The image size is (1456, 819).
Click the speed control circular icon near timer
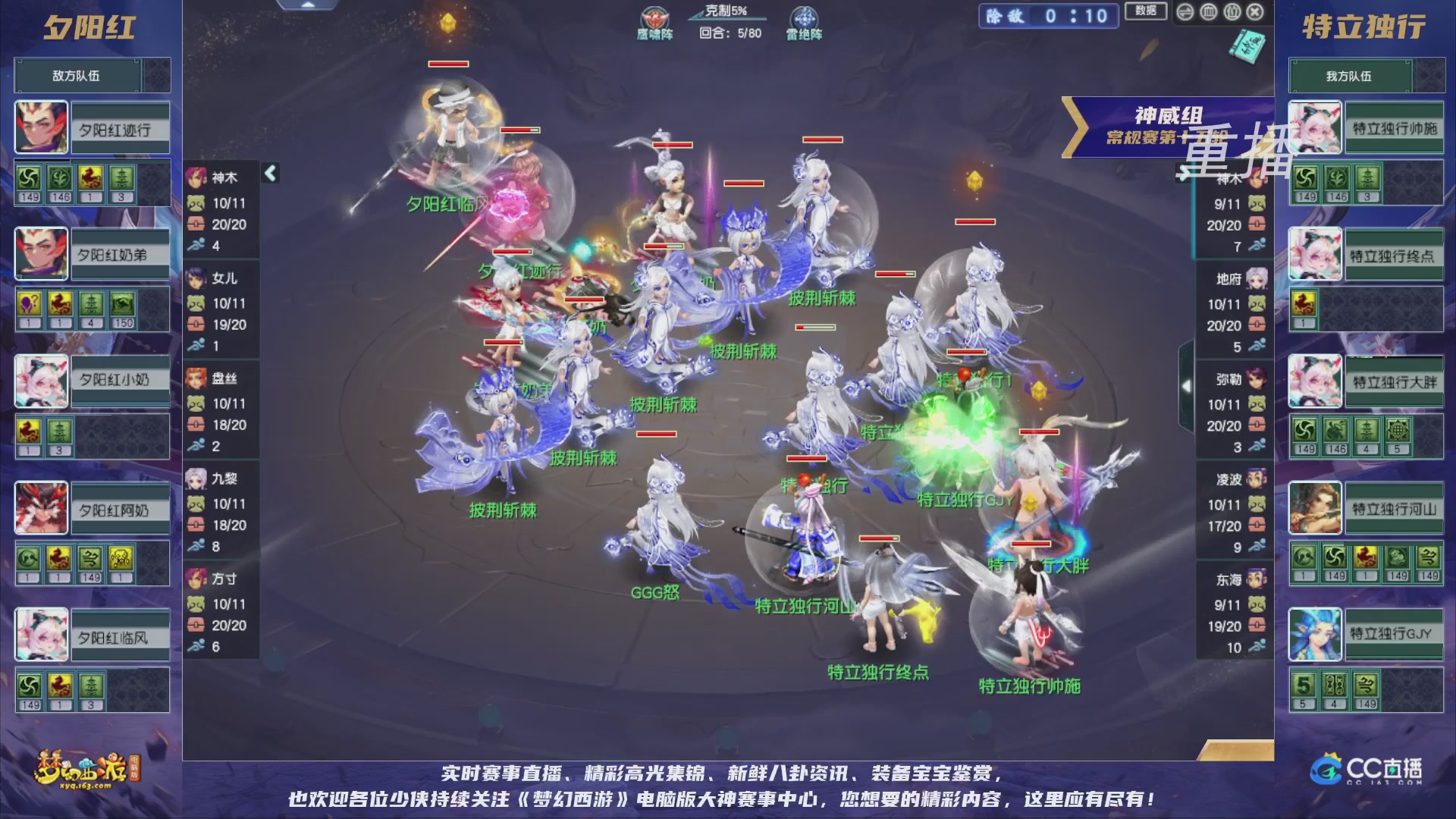click(x=1185, y=13)
